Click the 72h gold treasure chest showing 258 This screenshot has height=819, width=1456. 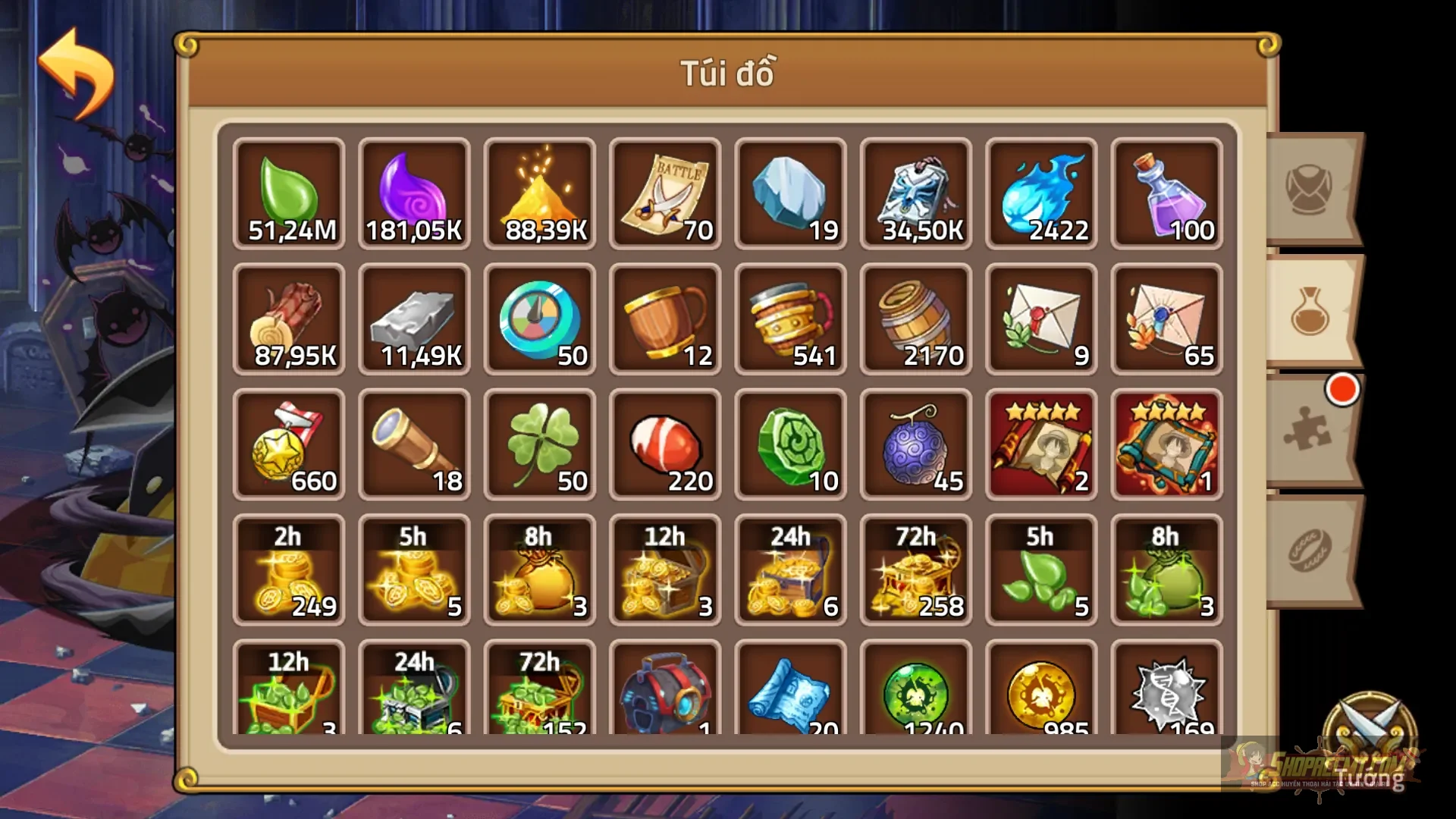pyautogui.click(x=916, y=569)
